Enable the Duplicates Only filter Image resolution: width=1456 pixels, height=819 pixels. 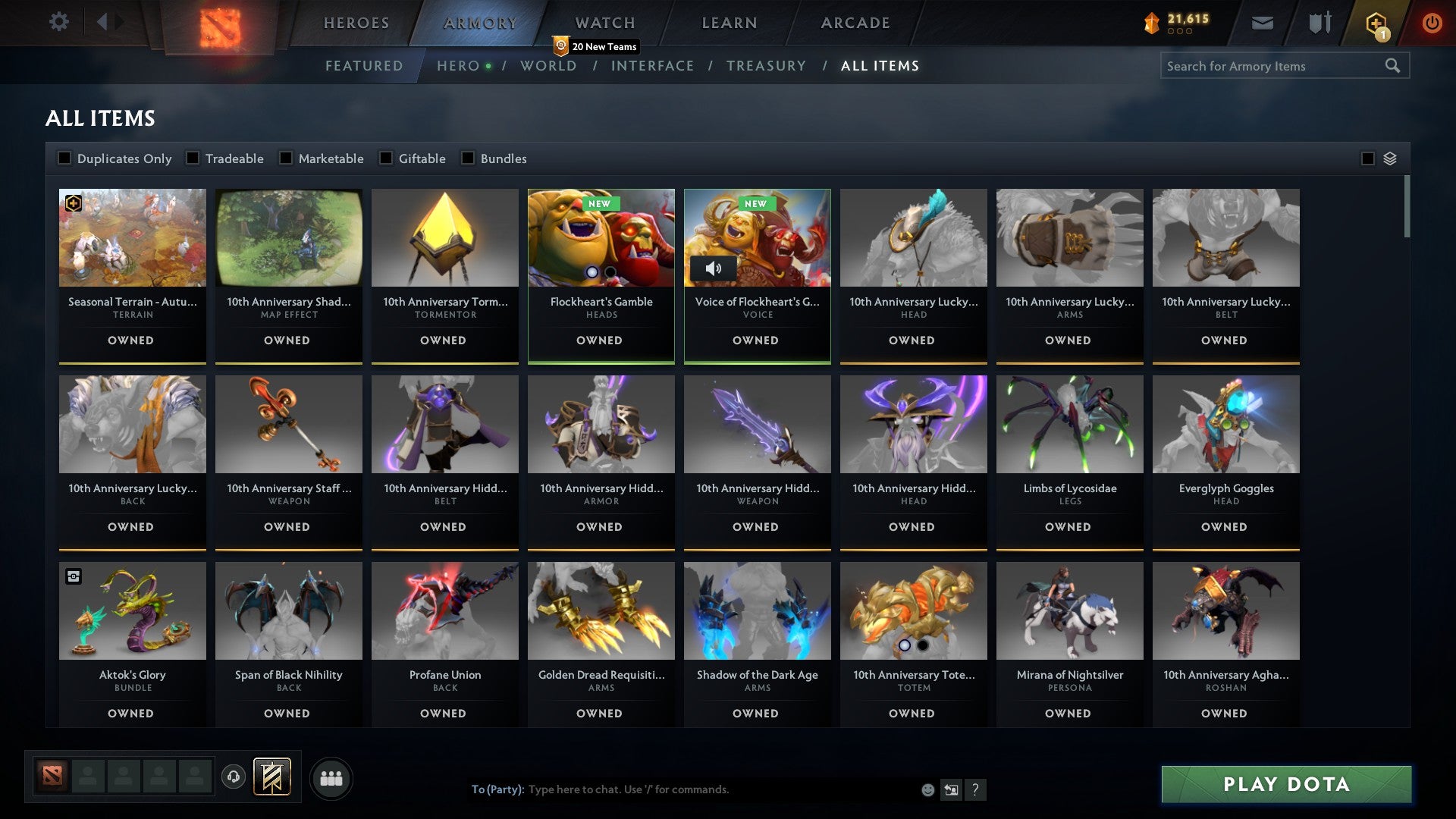[x=64, y=158]
